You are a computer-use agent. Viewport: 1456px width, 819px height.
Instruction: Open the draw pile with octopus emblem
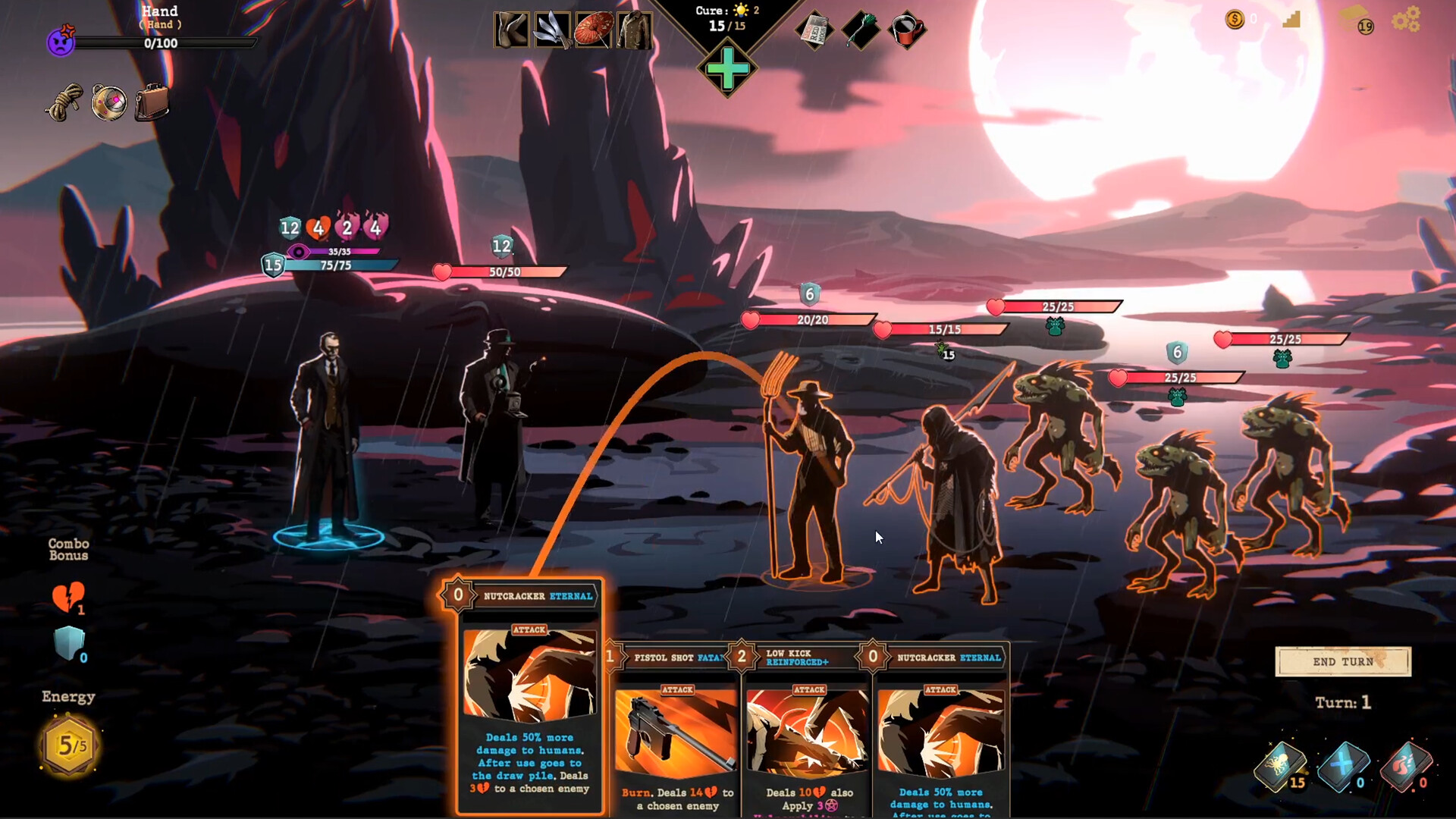coord(1281,766)
